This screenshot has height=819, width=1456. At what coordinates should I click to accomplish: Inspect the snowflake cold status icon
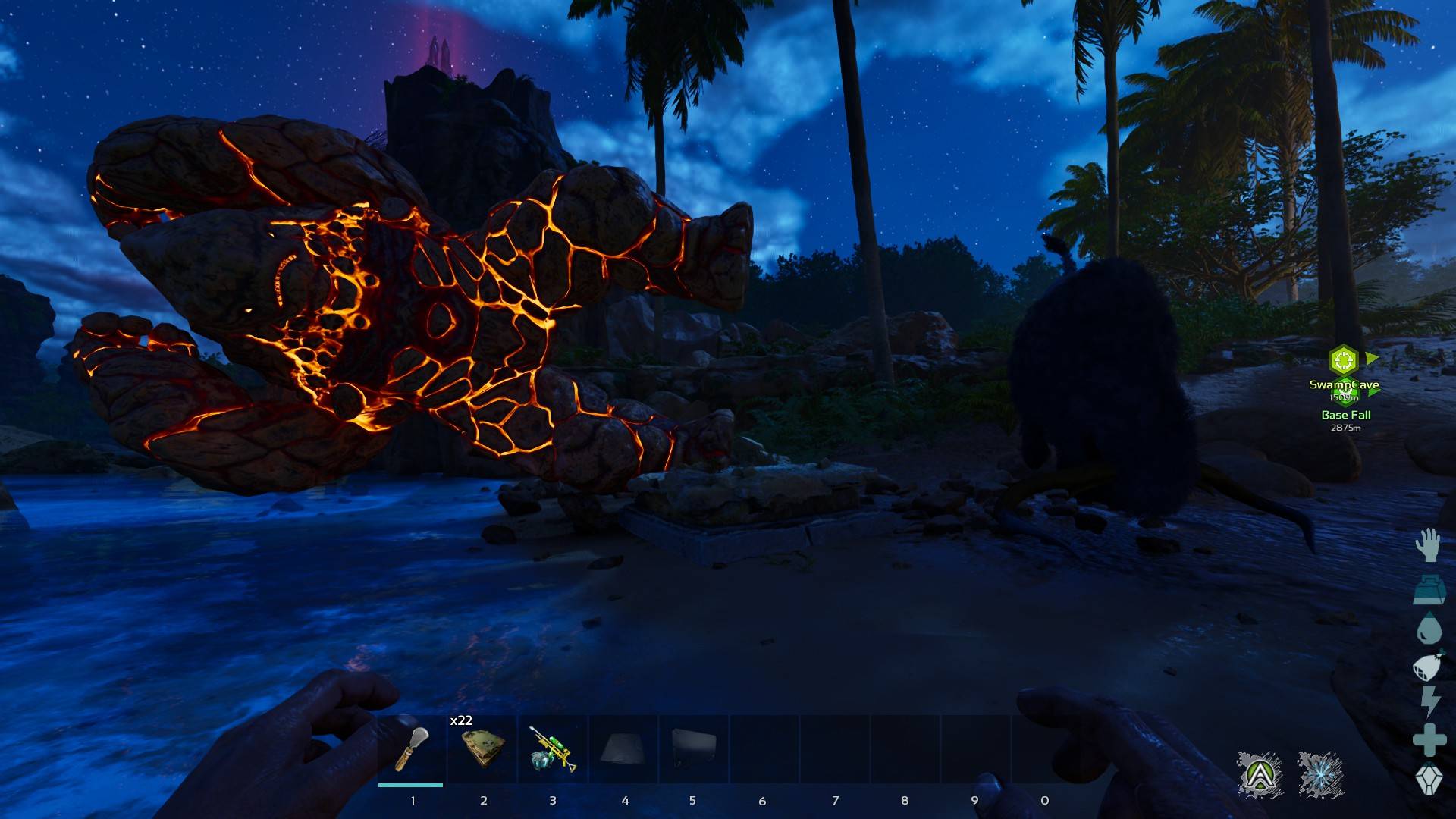coord(1320,774)
